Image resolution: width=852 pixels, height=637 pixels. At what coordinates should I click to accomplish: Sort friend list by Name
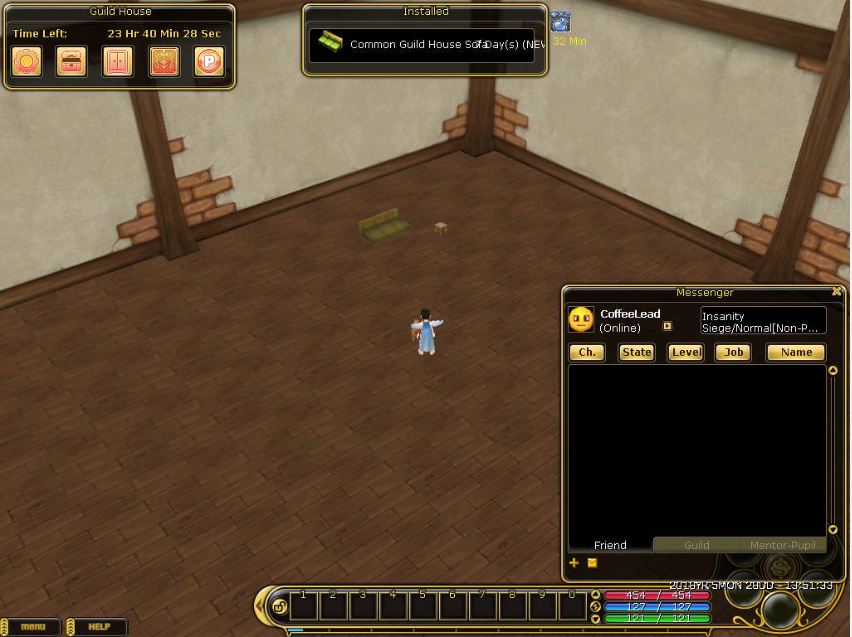tap(796, 352)
